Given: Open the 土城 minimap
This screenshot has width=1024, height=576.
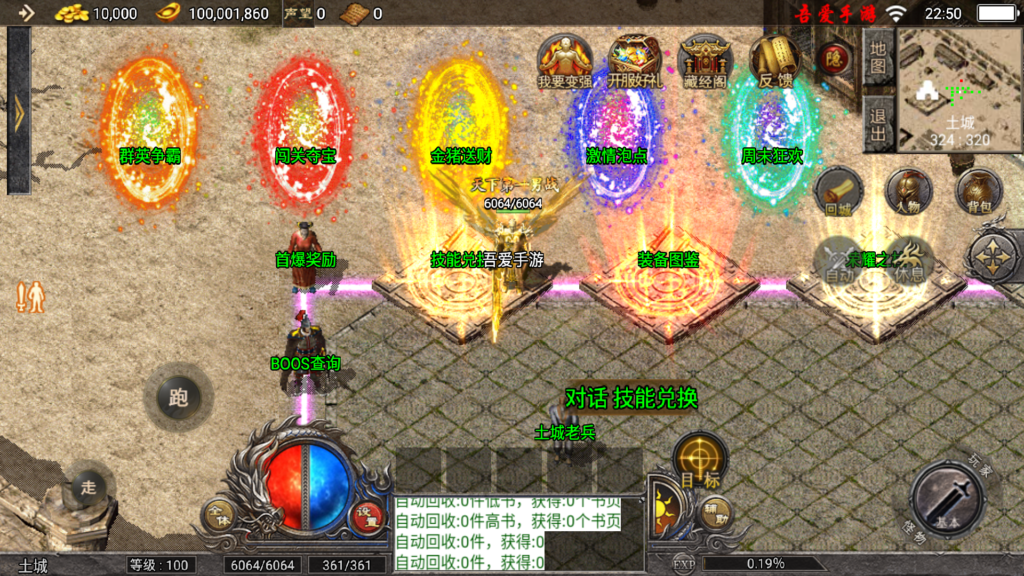Looking at the screenshot, I should [959, 90].
